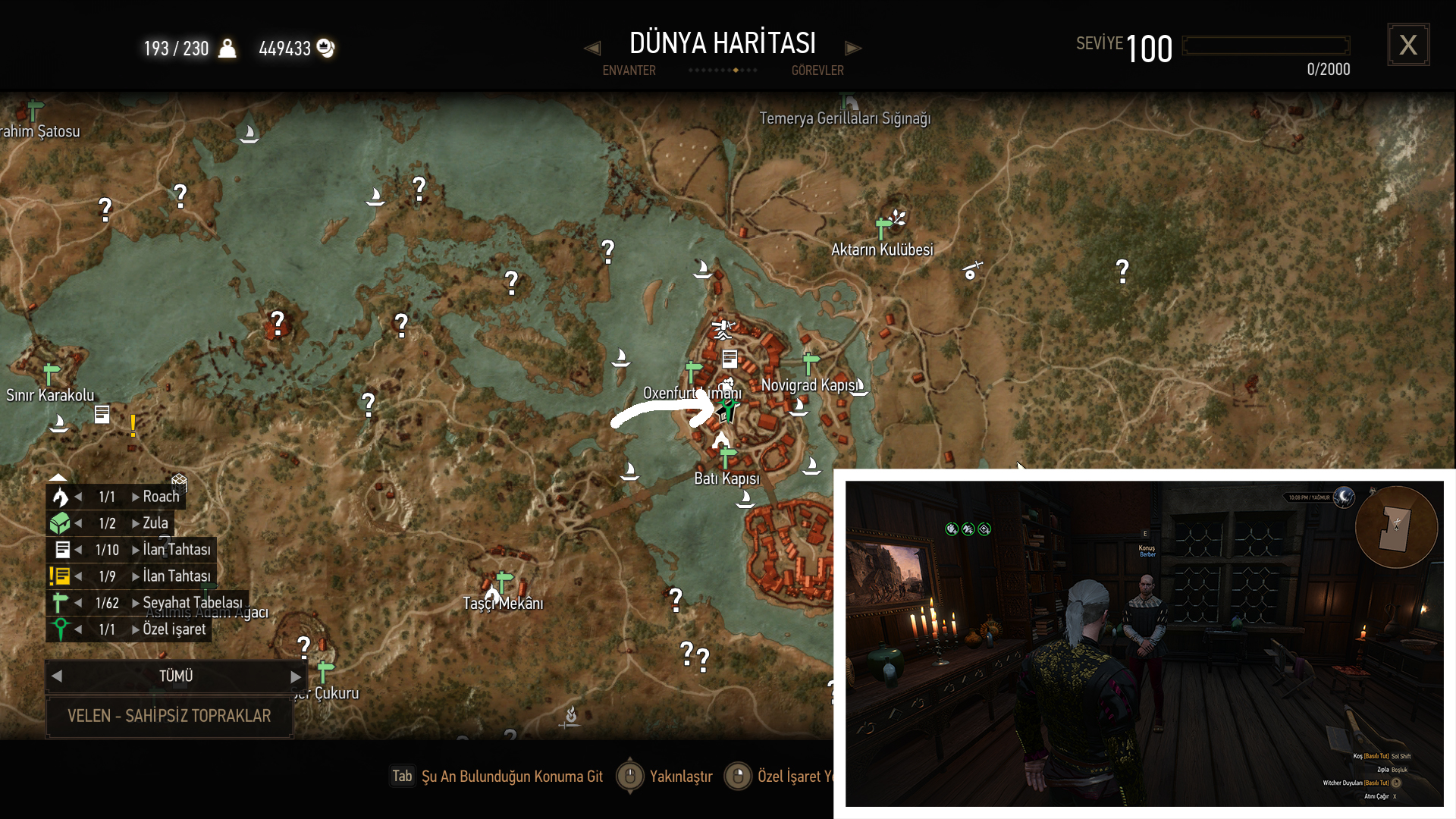This screenshot has height=819, width=1456.
Task: Choose the Seyahat Tabelası legend row
Action: [x=193, y=603]
